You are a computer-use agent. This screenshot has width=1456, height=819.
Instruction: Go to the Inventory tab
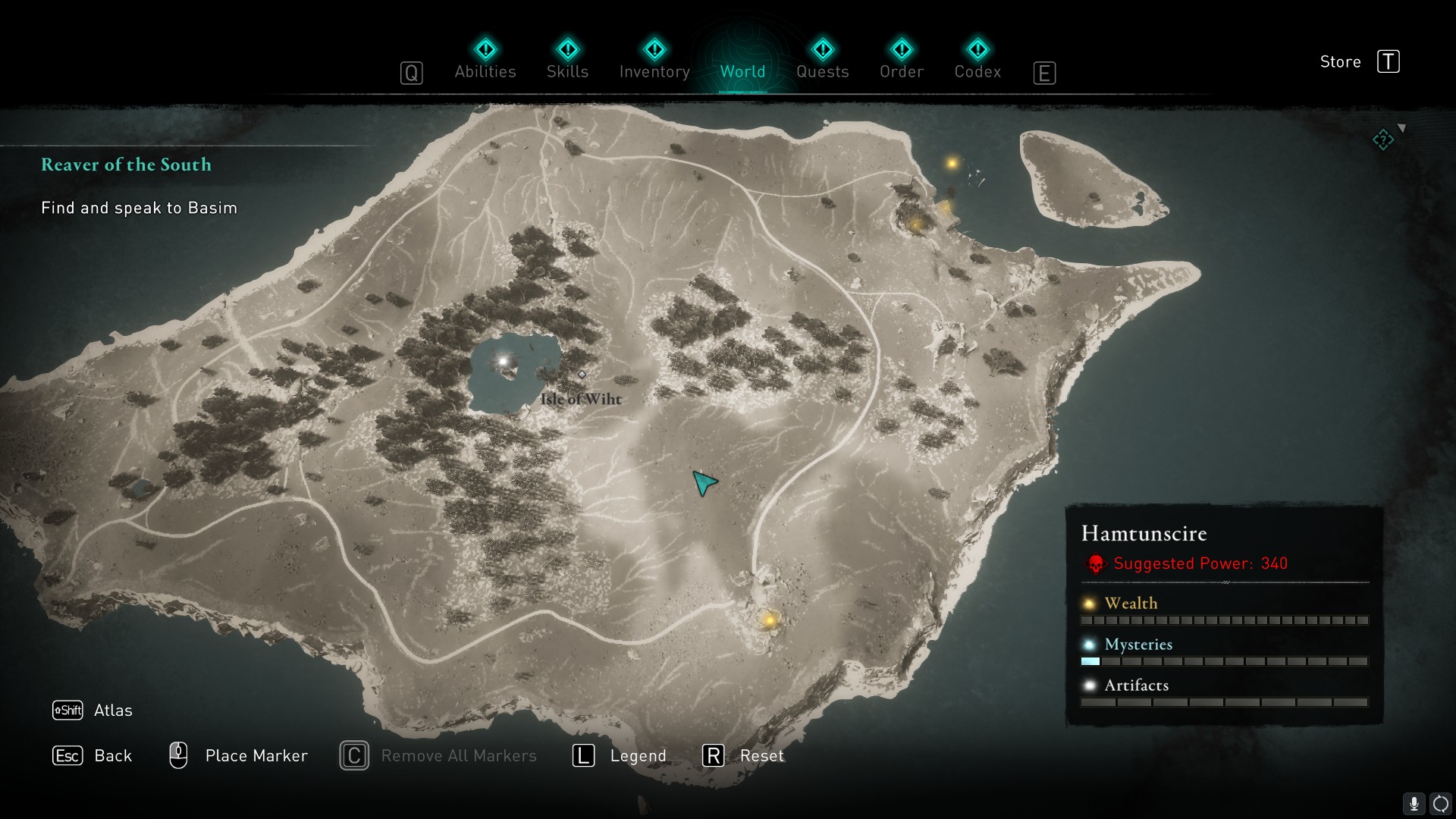click(x=654, y=61)
